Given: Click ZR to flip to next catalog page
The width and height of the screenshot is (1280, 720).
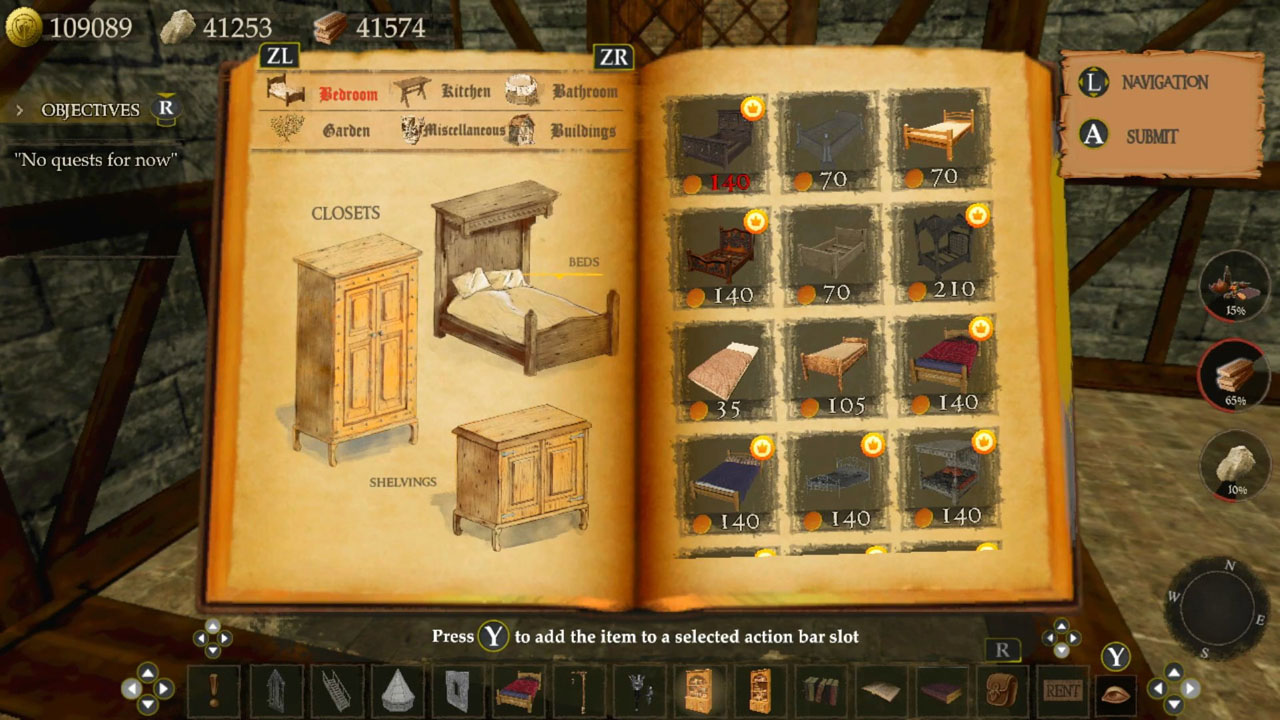Looking at the screenshot, I should coord(615,56).
